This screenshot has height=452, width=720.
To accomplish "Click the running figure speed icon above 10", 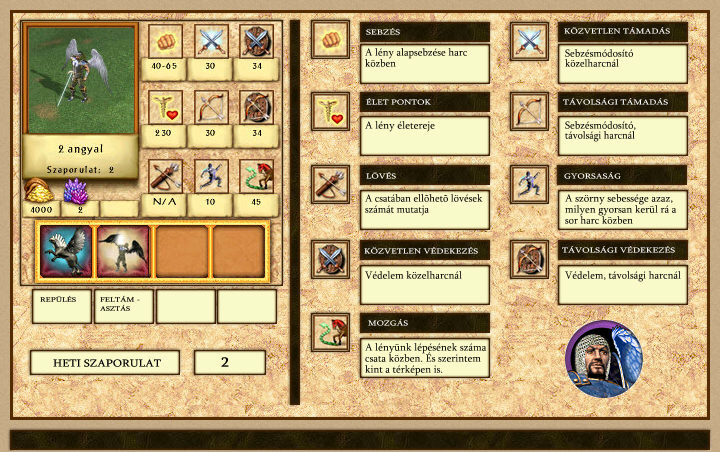I will coord(211,175).
